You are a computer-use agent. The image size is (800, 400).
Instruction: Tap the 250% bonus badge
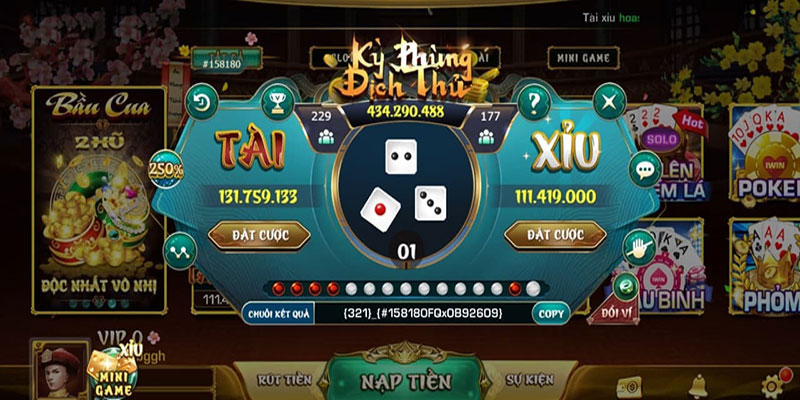click(x=166, y=168)
